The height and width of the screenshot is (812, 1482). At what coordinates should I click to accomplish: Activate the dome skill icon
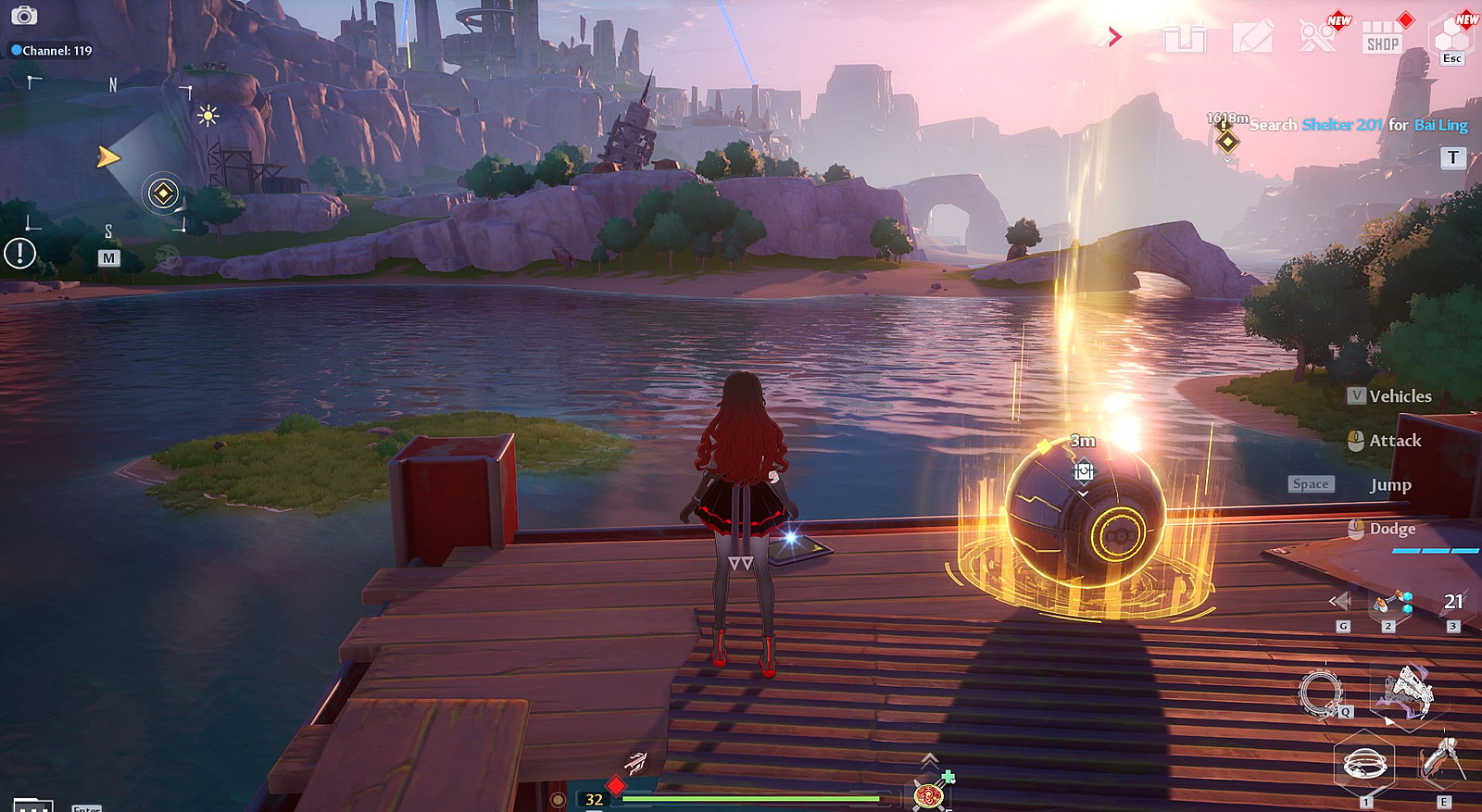coord(1364,765)
